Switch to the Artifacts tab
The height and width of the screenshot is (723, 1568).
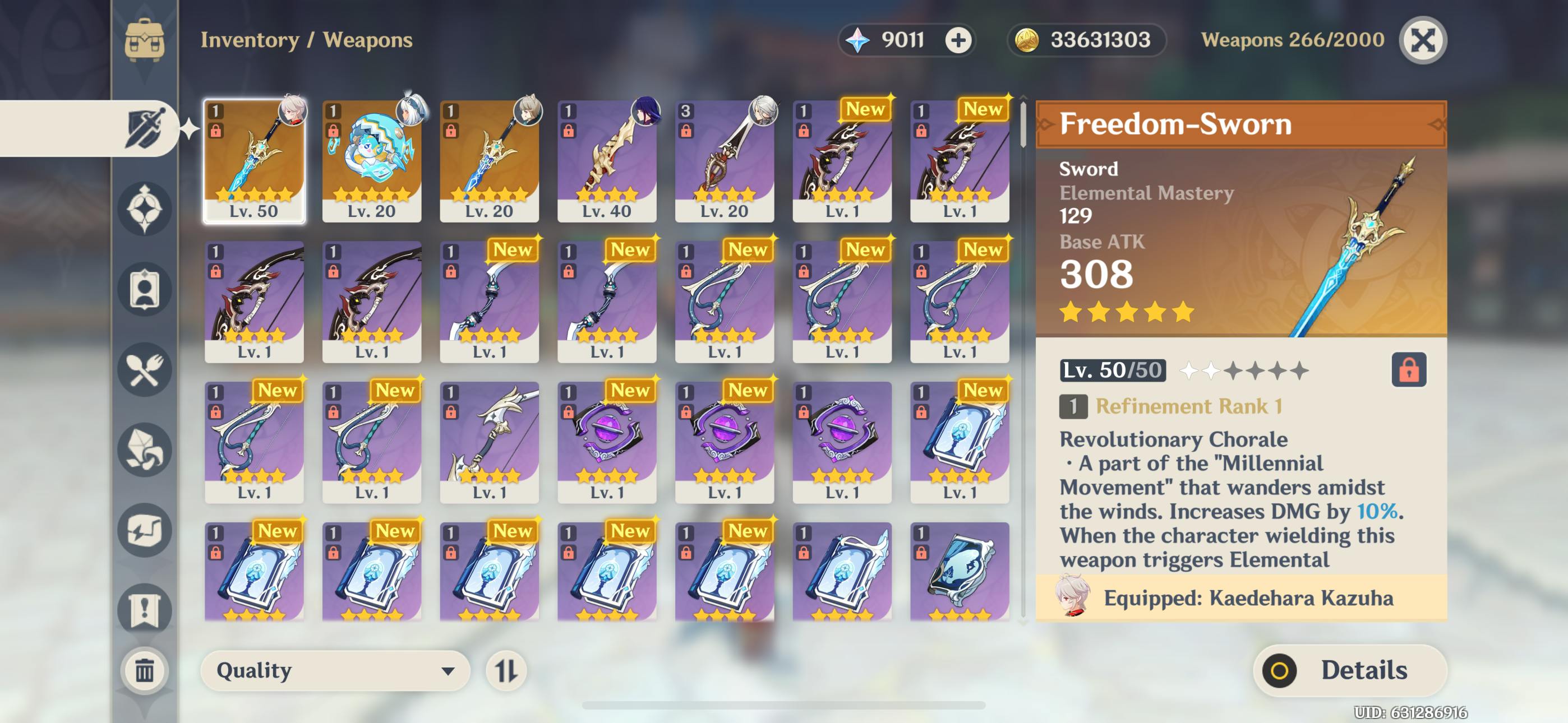pos(144,208)
